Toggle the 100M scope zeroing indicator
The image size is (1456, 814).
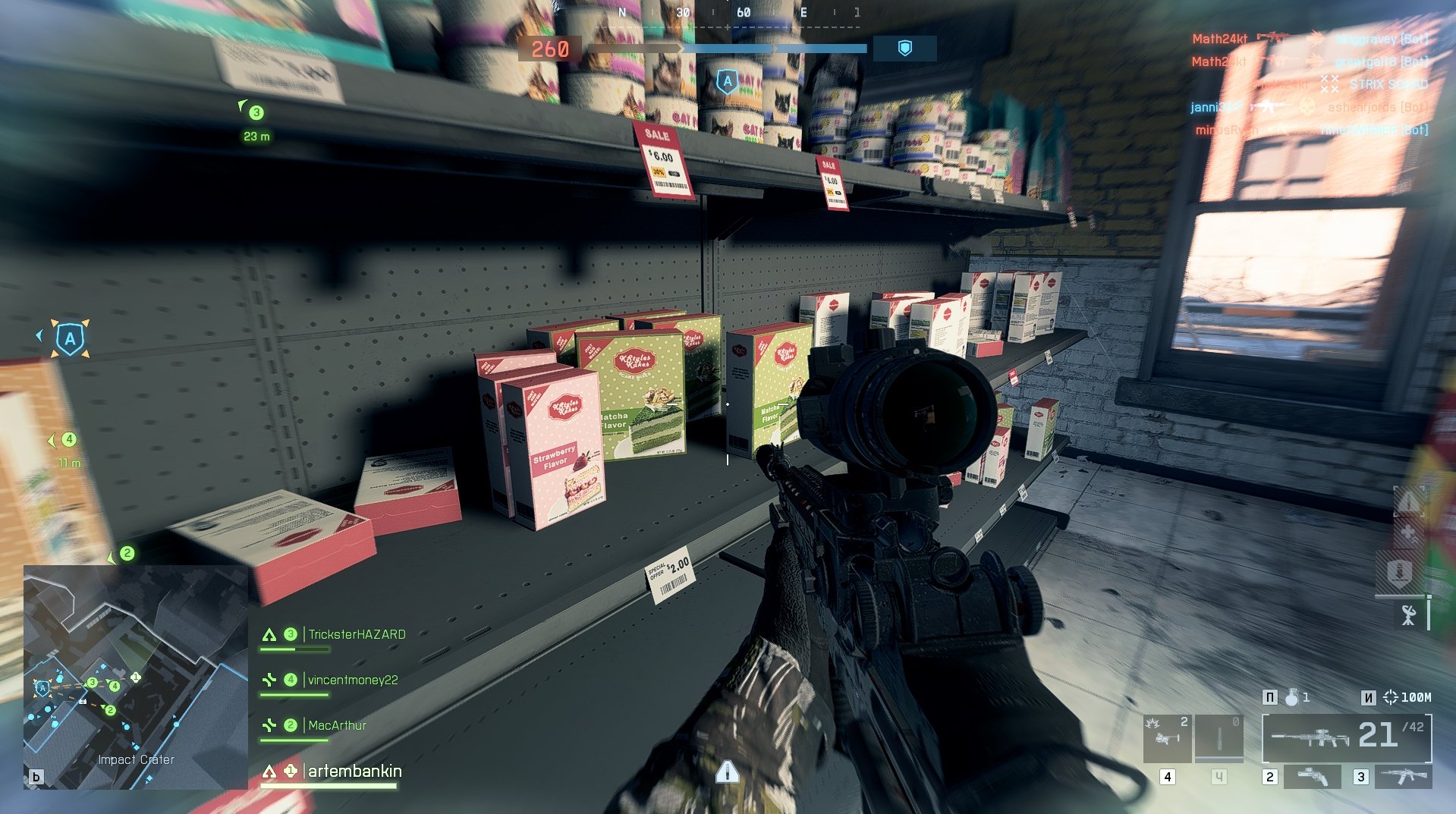1408,697
